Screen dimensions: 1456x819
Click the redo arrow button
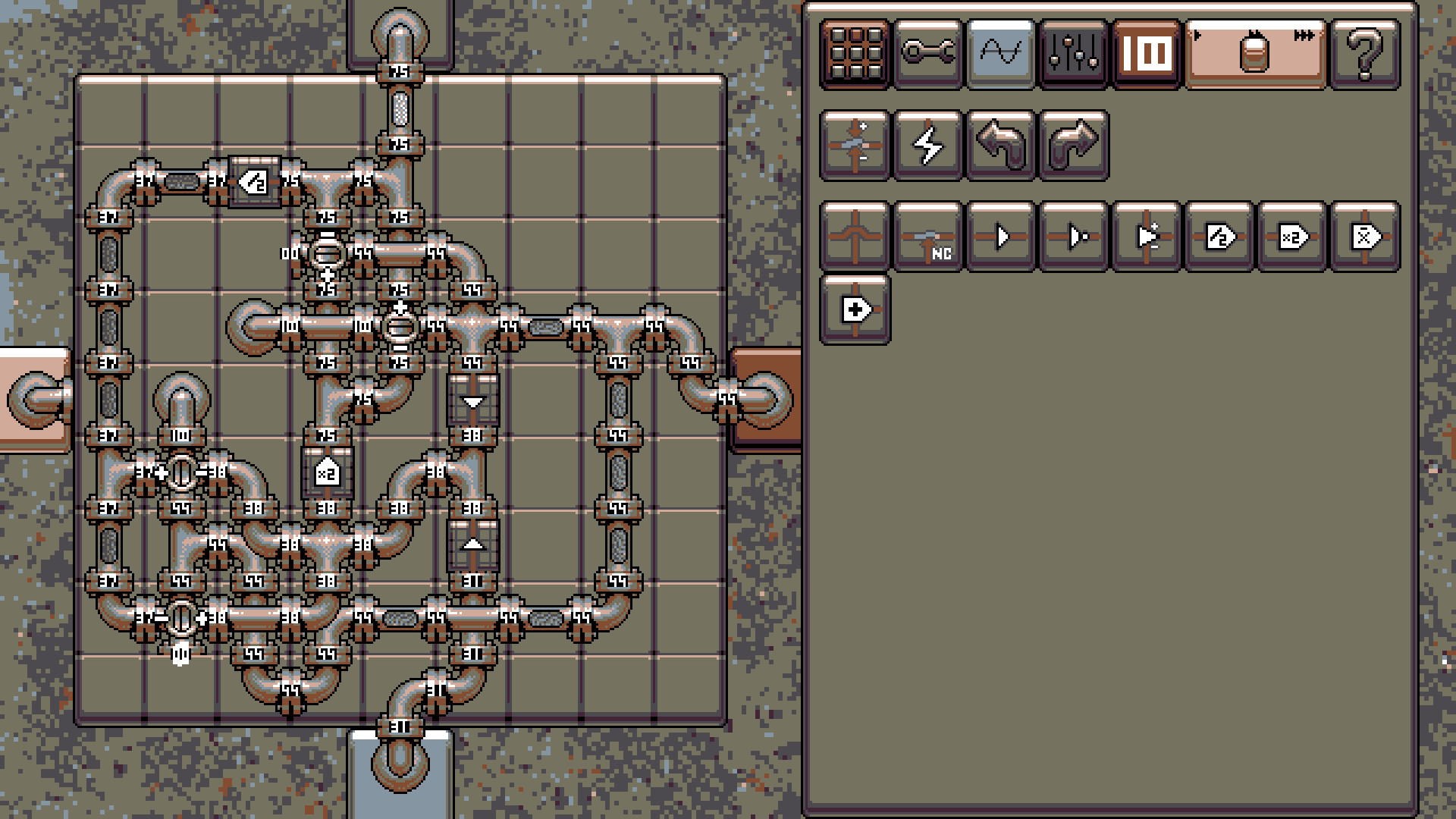click(1072, 144)
